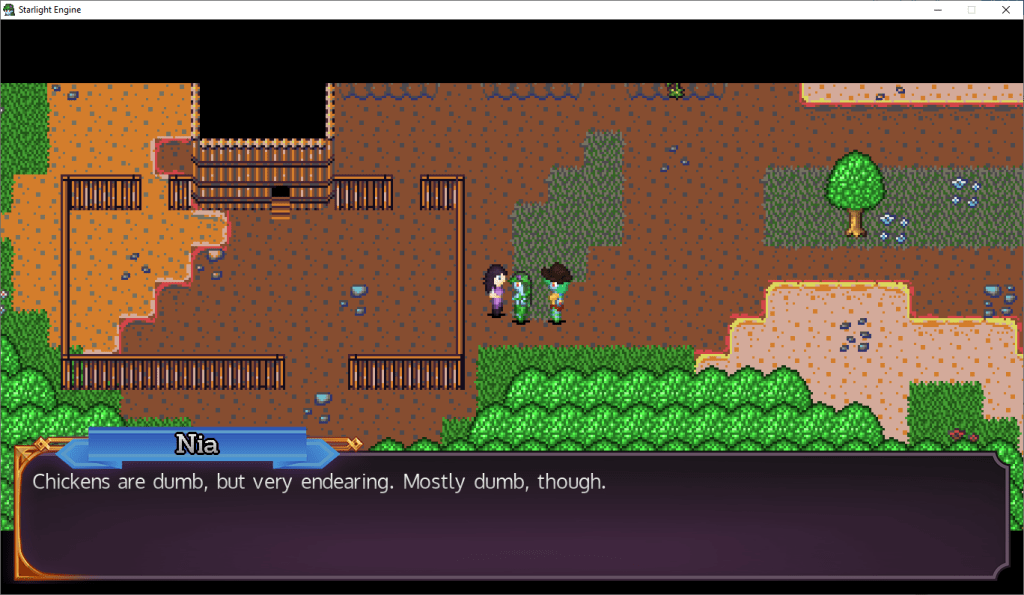Close the Starlight Engine window

(1004, 10)
